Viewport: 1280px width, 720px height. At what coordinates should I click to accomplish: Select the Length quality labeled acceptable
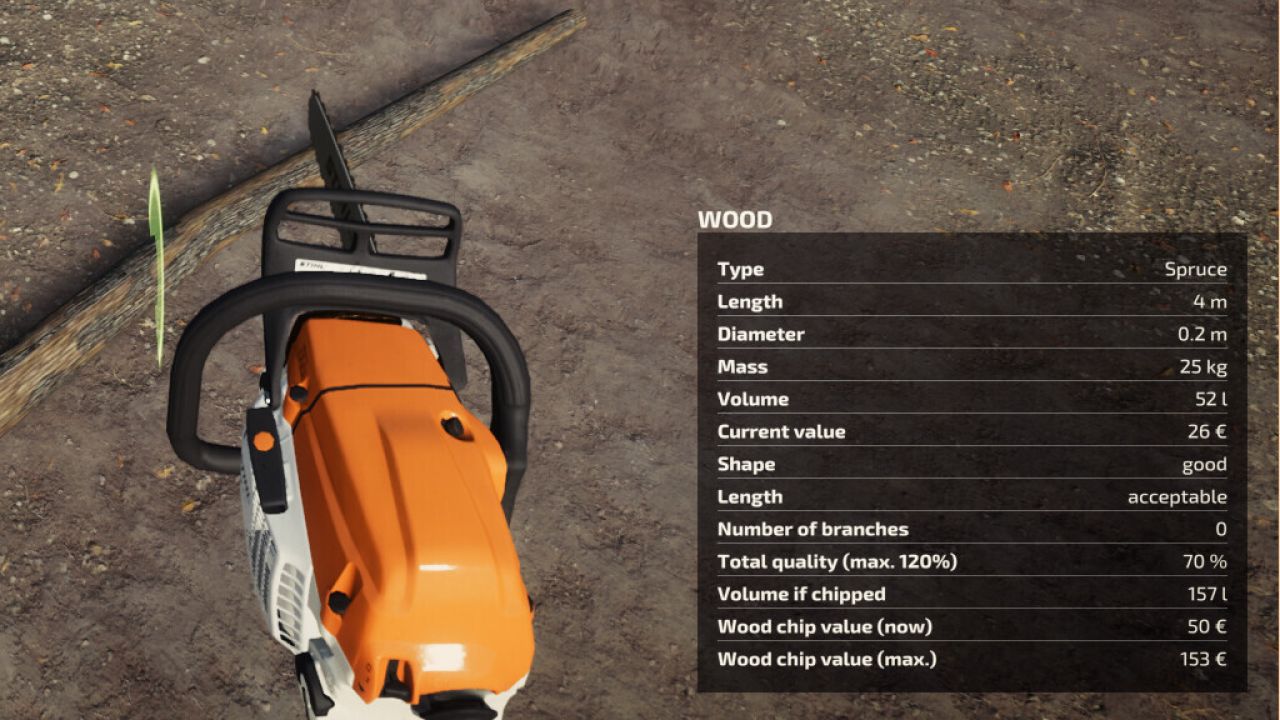1188,496
